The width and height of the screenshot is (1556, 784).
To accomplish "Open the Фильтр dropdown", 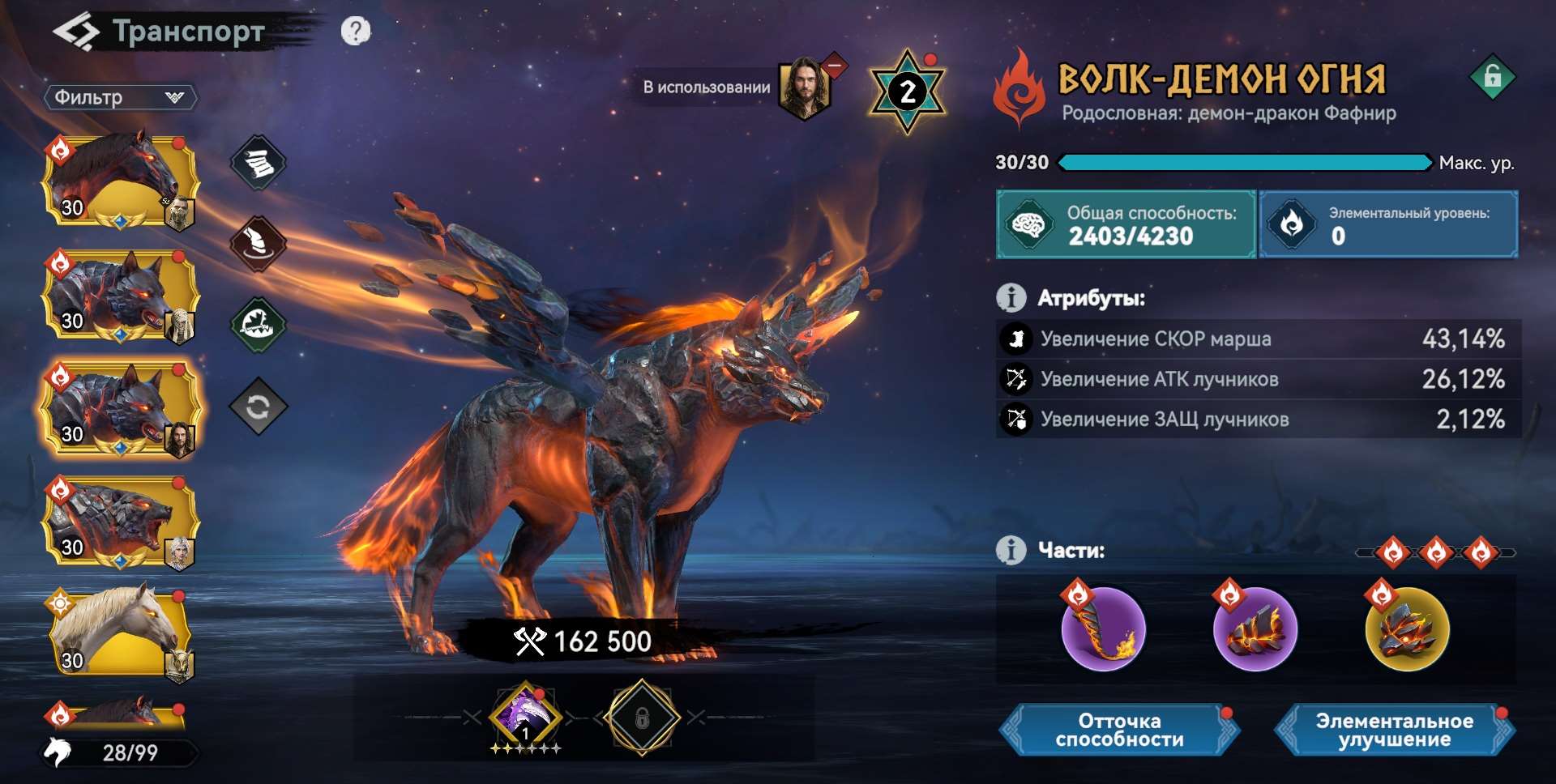I will point(120,97).
